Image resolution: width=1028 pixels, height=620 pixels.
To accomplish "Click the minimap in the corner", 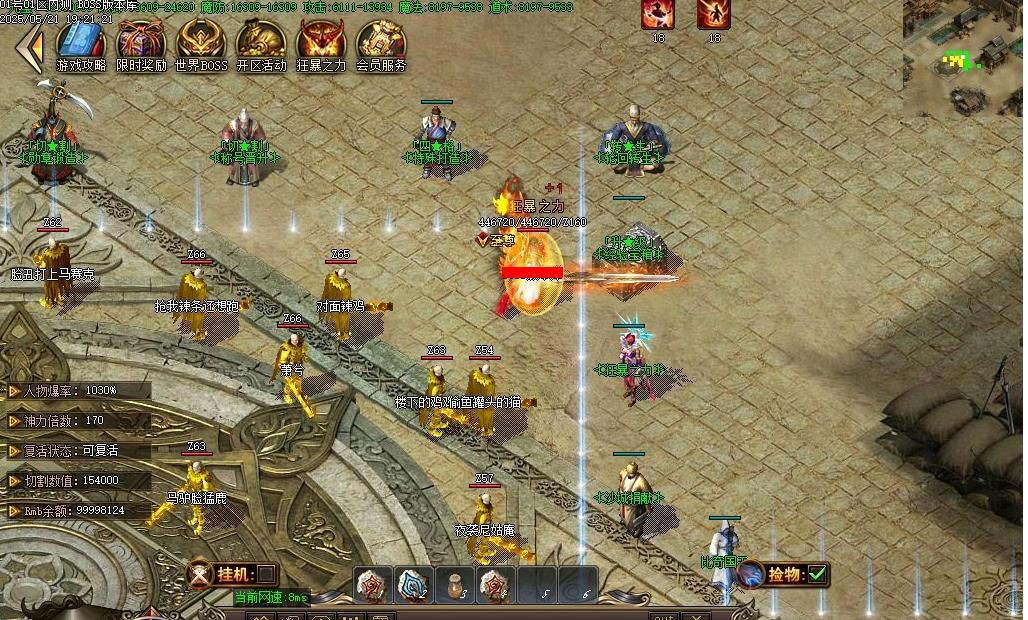I will pyautogui.click(x=965, y=58).
